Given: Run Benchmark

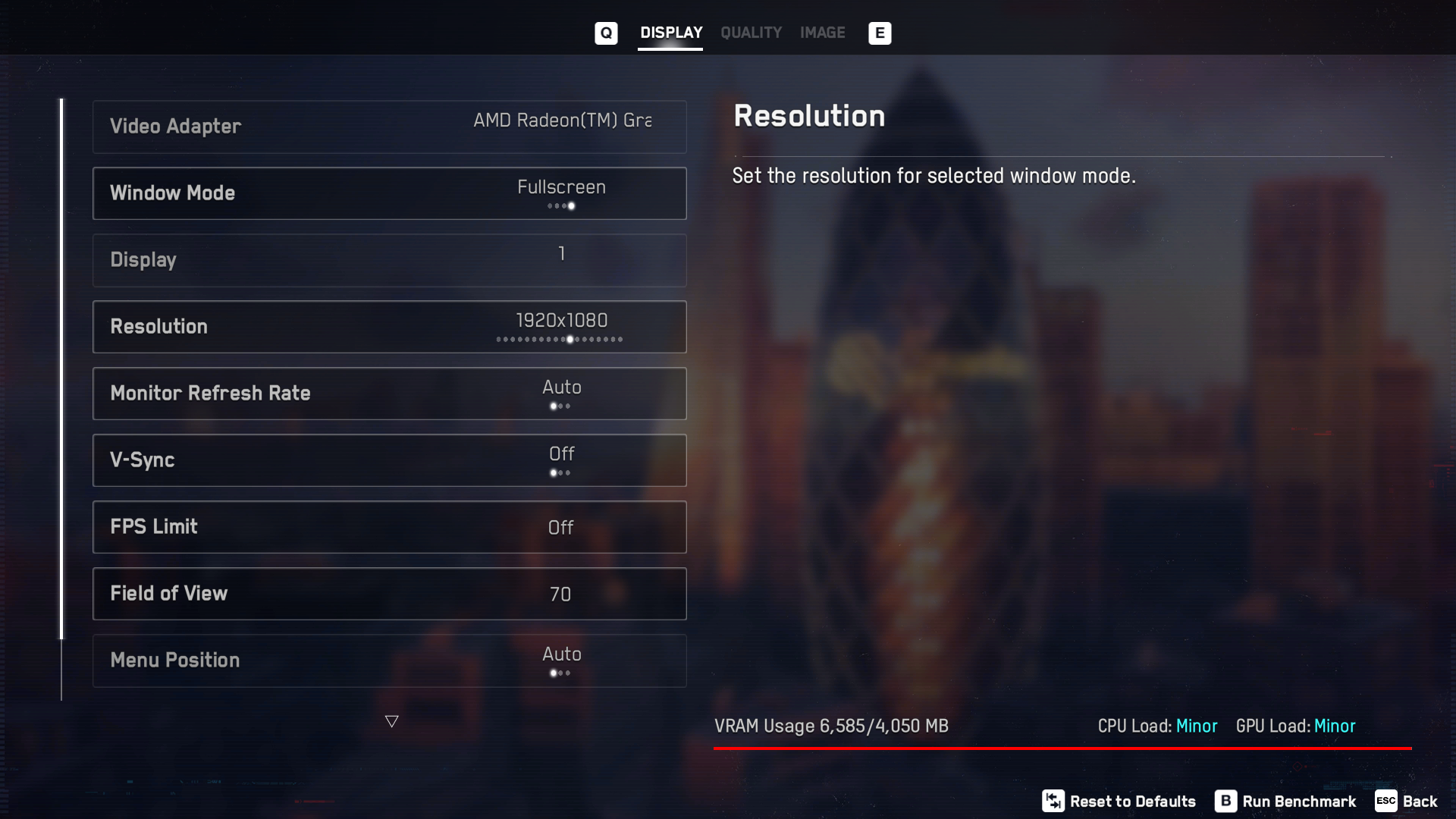Looking at the screenshot, I should tap(1286, 802).
